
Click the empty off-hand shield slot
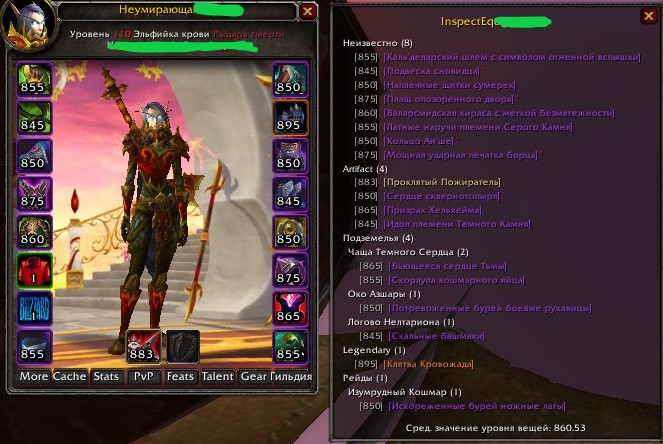pos(182,346)
